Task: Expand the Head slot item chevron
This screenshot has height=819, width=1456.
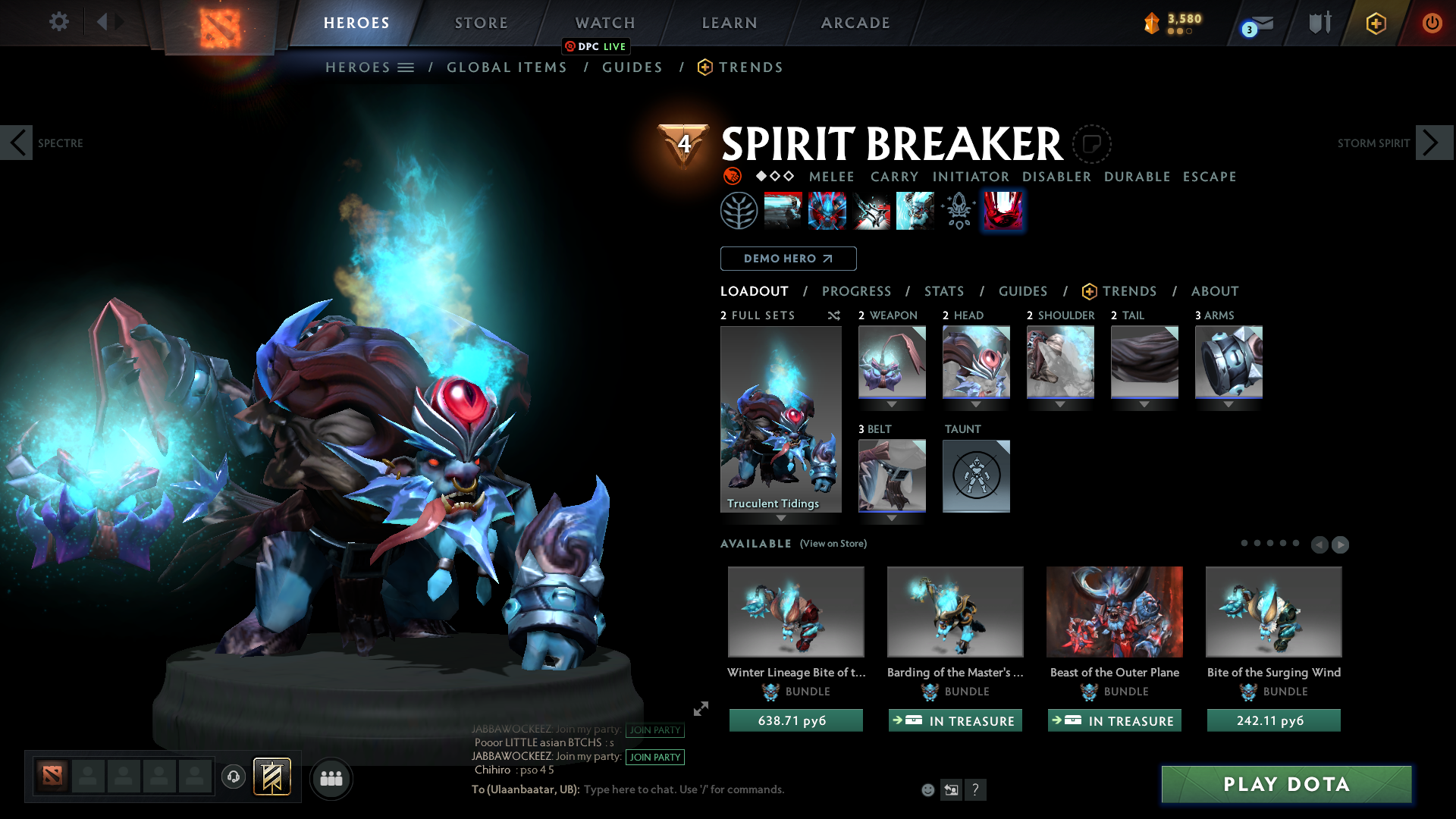Action: [976, 404]
